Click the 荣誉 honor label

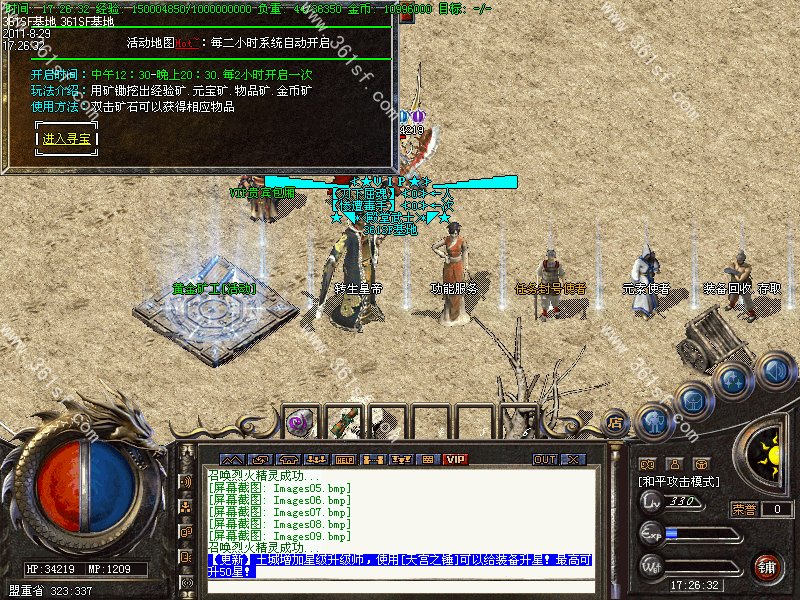(743, 509)
